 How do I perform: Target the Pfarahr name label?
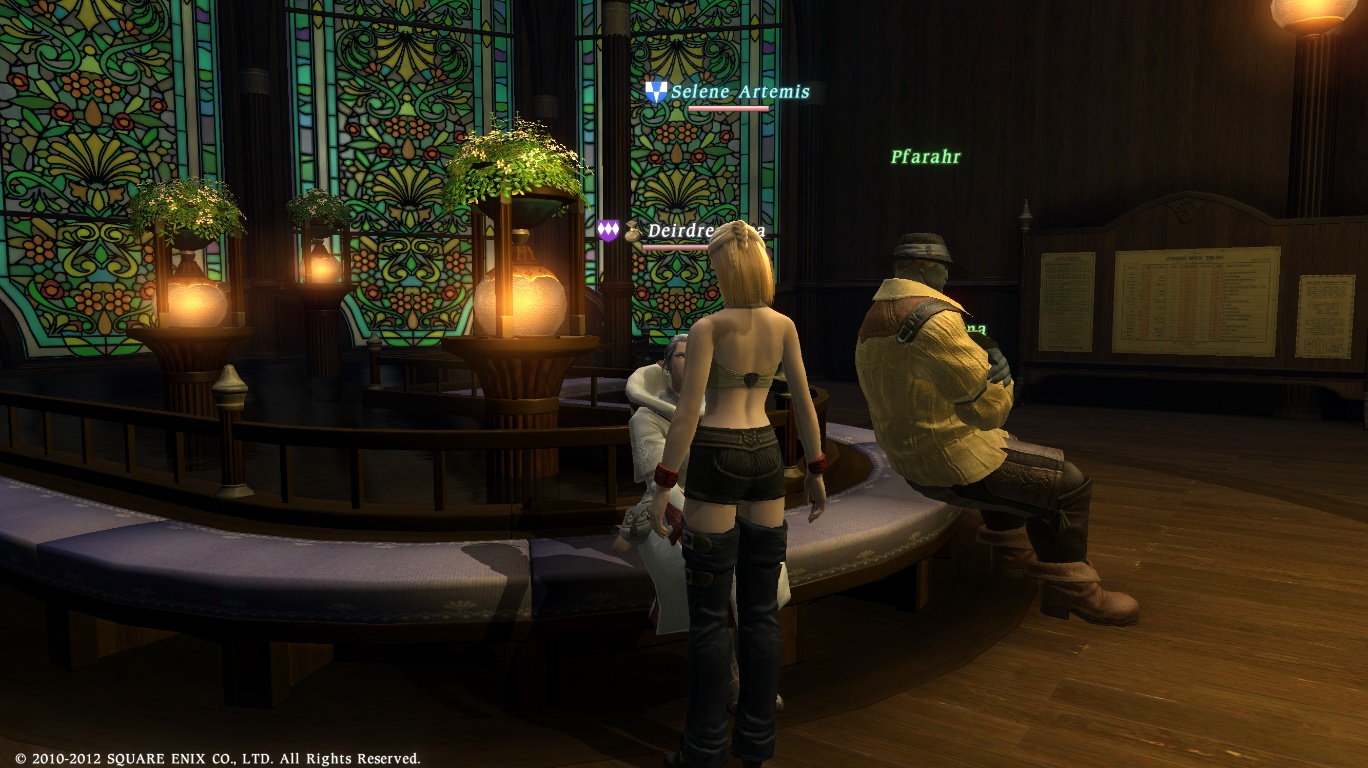coord(925,157)
